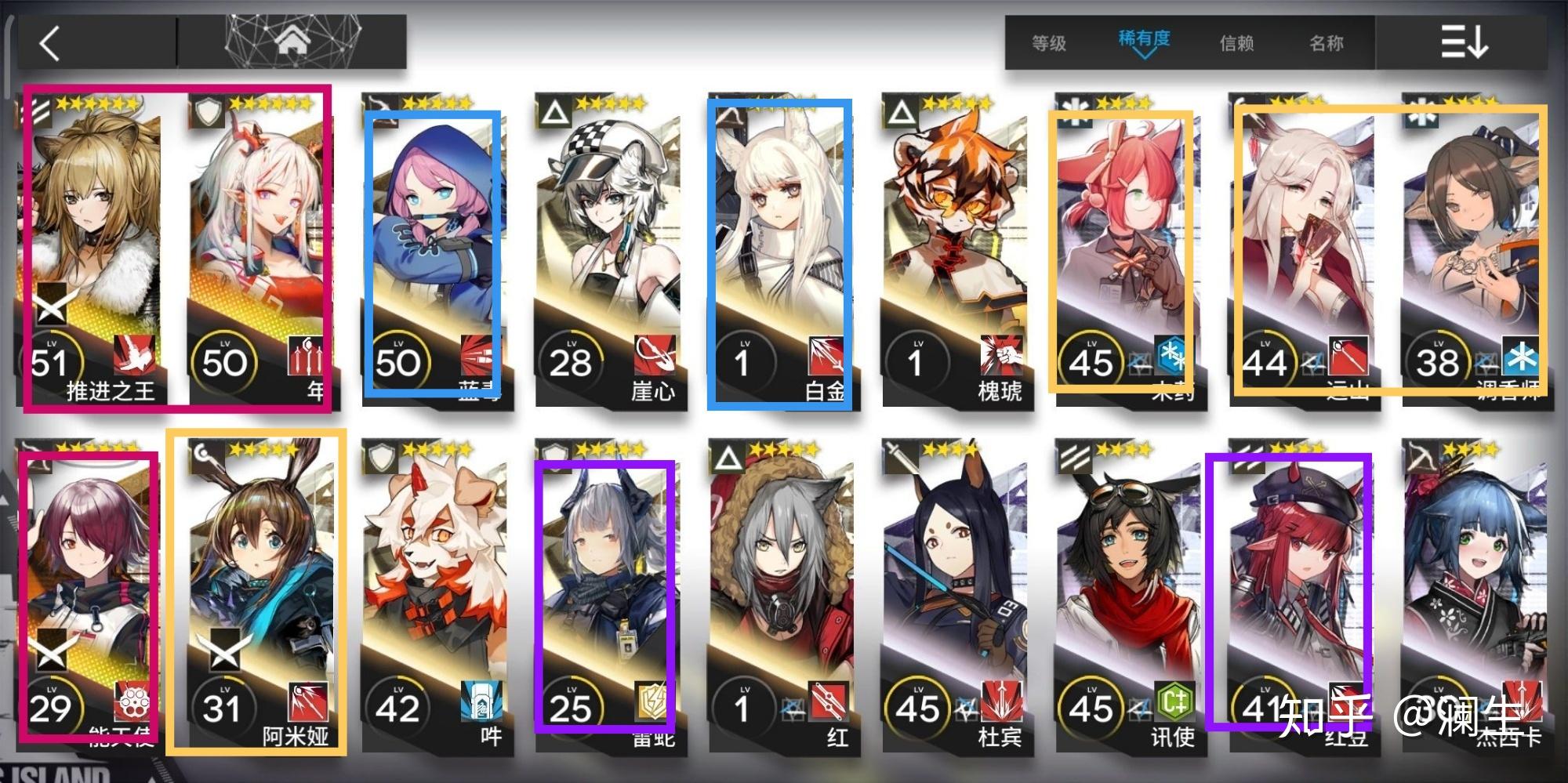Go back using the arrow button
This screenshot has height=783, width=1568.
[50, 43]
